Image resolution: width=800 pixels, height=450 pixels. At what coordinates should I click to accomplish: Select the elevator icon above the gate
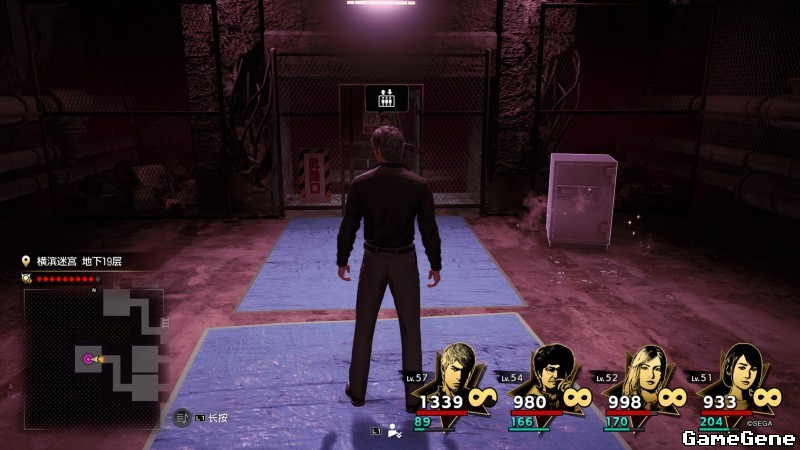coord(386,97)
